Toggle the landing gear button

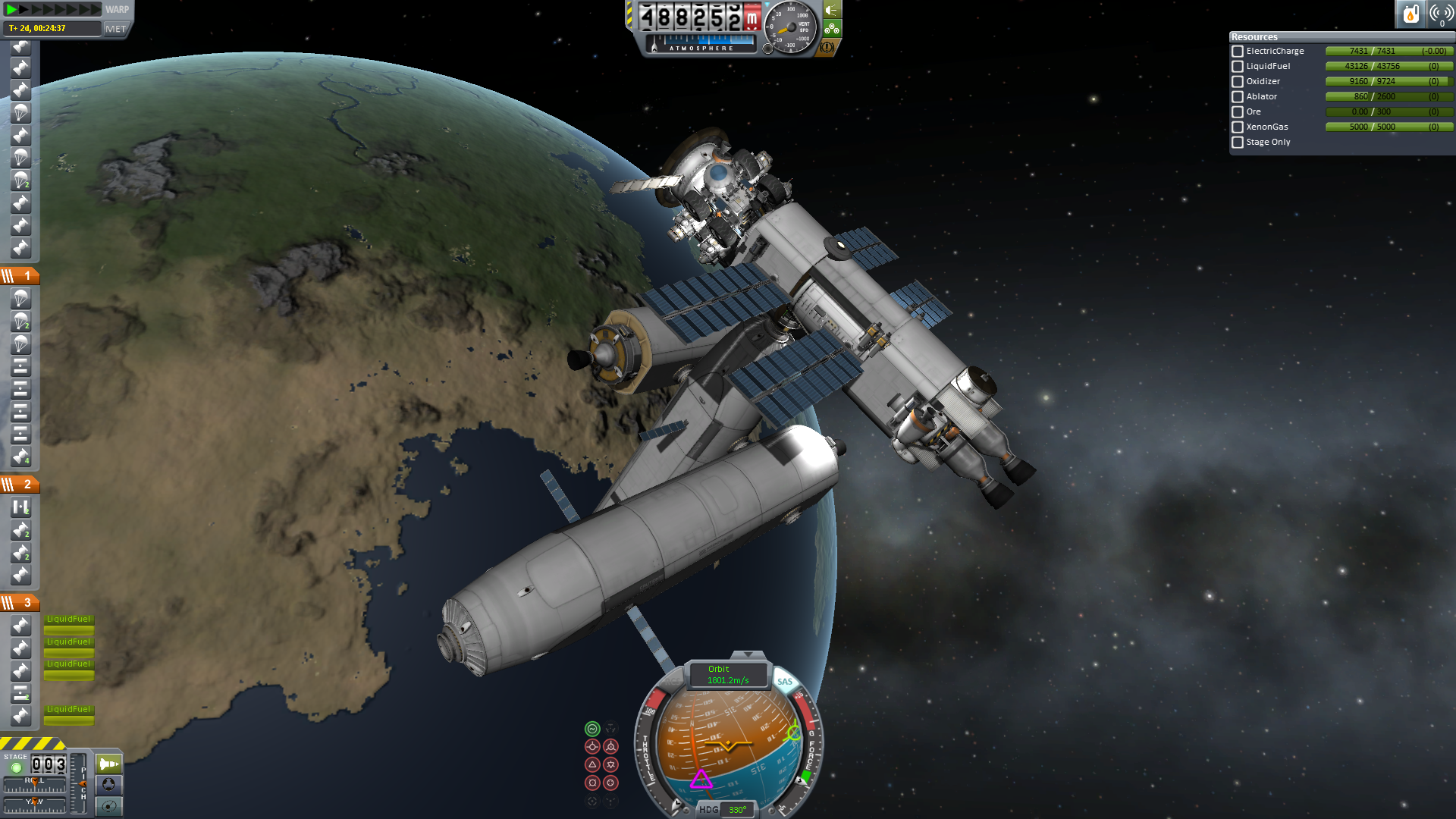tap(832, 29)
